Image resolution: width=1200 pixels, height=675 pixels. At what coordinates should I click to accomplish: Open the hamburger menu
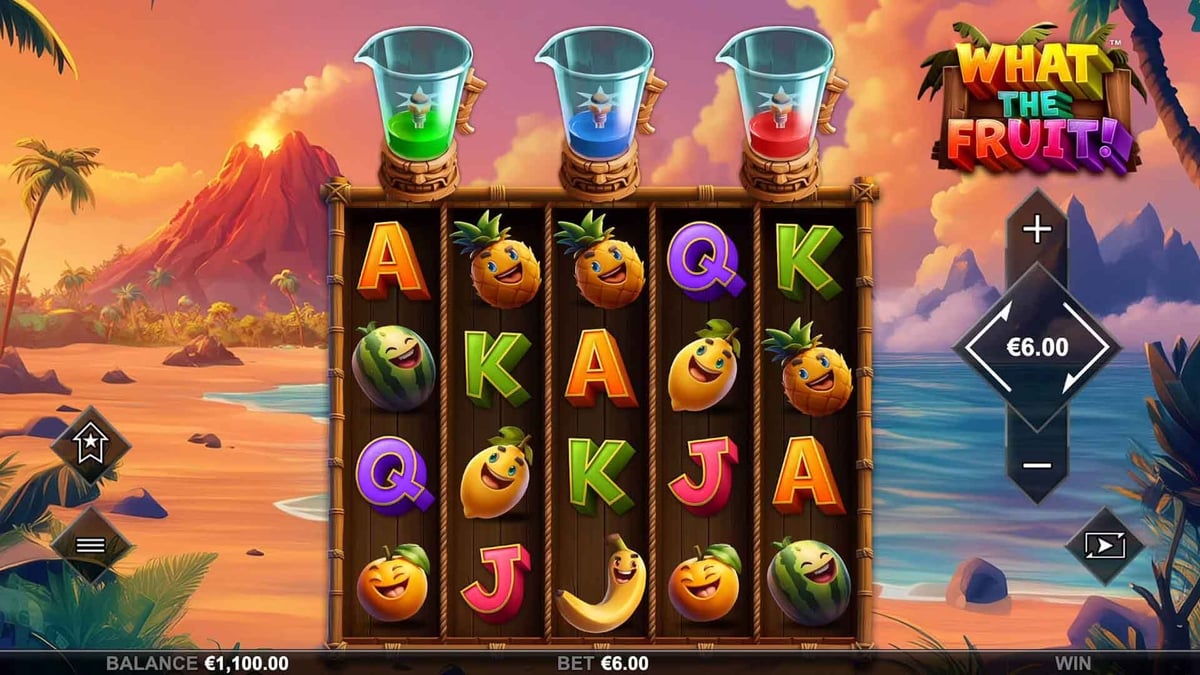point(91,545)
